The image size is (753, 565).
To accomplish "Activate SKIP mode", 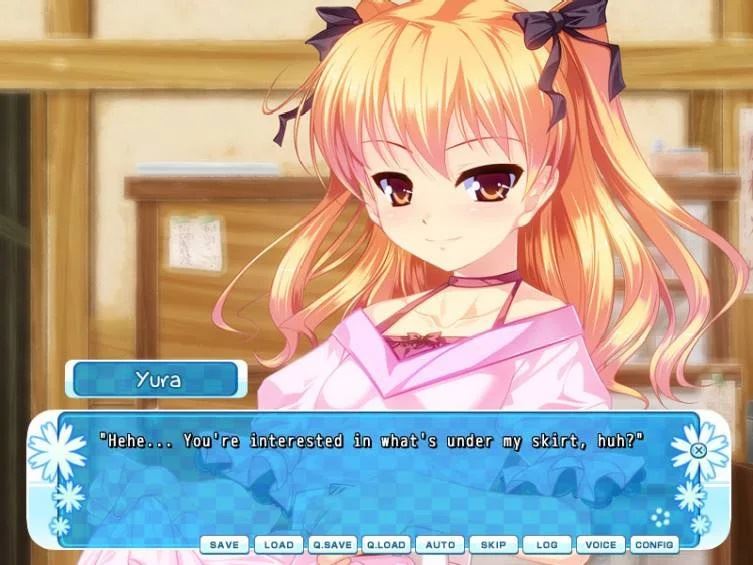I will point(494,545).
